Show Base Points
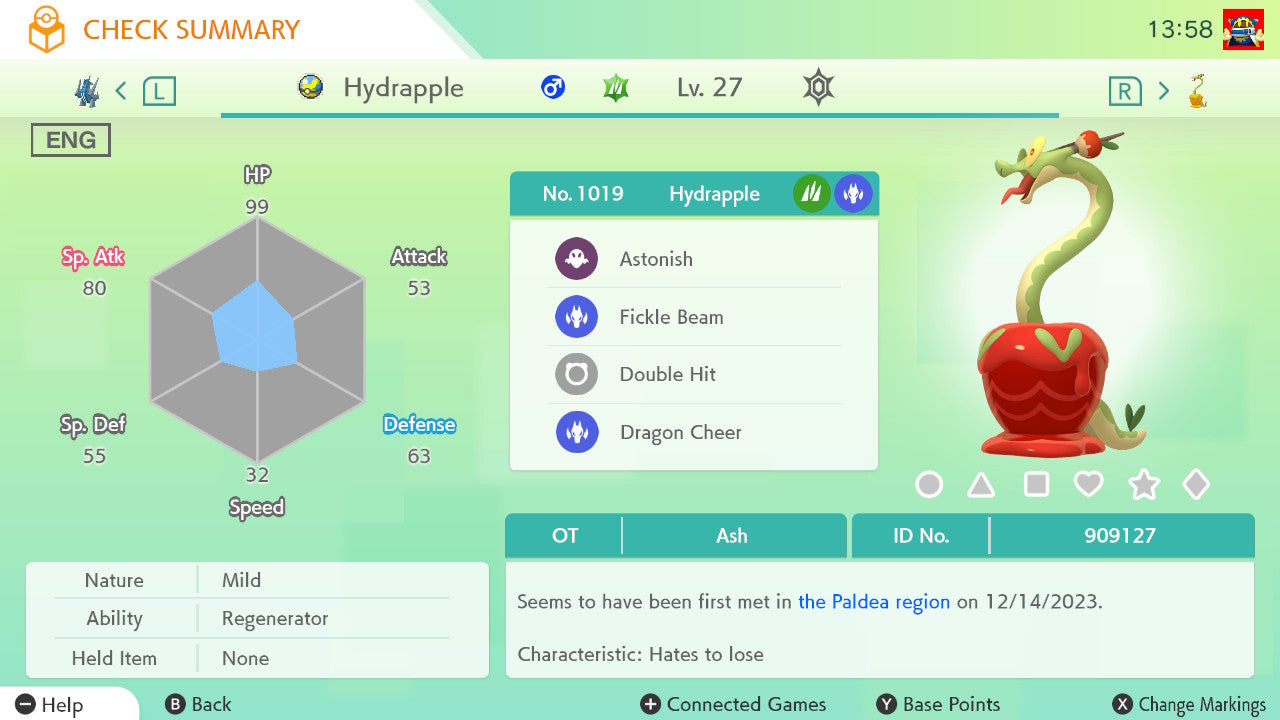The height and width of the screenshot is (720, 1280). click(x=938, y=705)
